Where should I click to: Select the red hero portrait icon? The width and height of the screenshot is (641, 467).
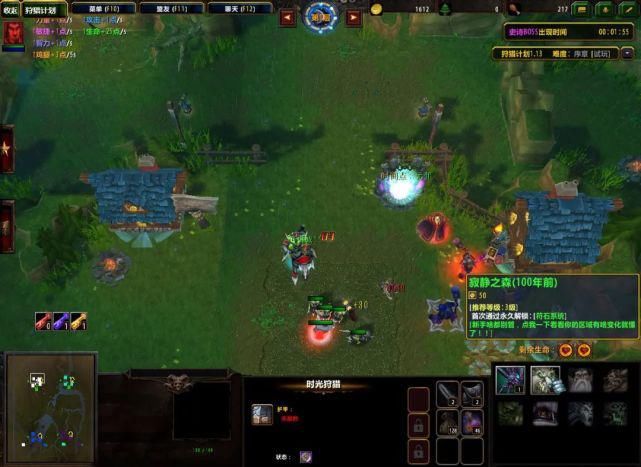[x=15, y=33]
